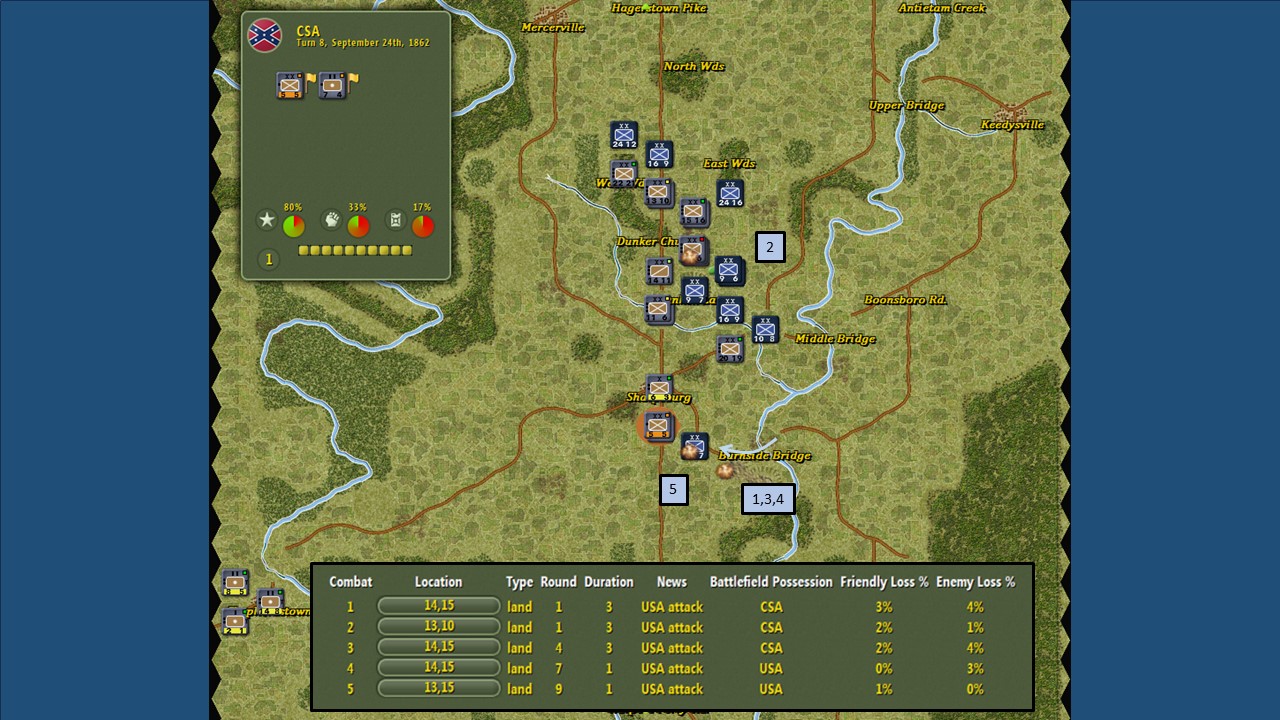Select the 14-11 cavalry counter near Dunker Church
The width and height of the screenshot is (1280, 720).
coord(659,270)
